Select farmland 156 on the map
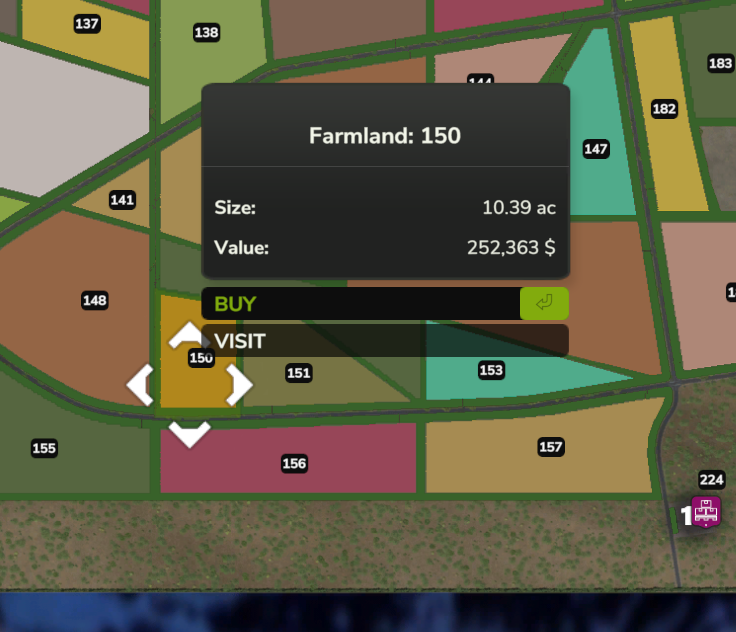This screenshot has width=736, height=632. click(x=294, y=463)
